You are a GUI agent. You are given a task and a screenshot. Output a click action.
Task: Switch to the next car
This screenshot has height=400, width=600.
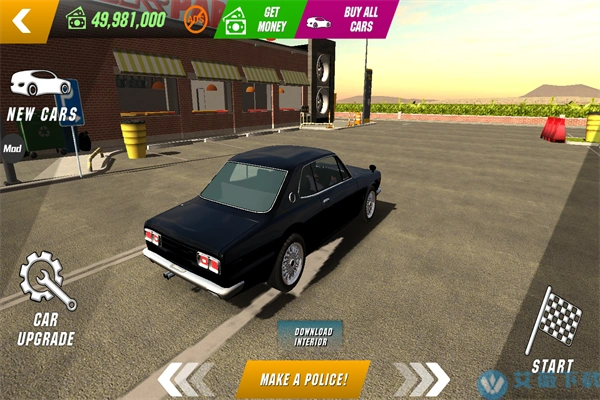coord(420,378)
